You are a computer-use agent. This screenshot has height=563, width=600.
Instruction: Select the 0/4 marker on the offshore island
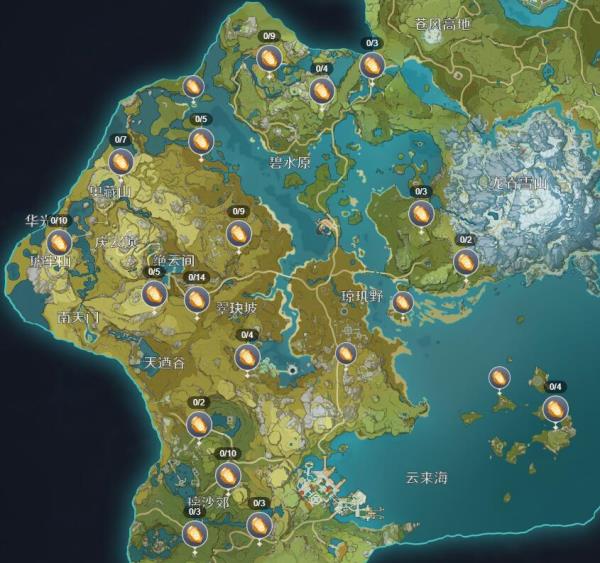[x=555, y=408]
